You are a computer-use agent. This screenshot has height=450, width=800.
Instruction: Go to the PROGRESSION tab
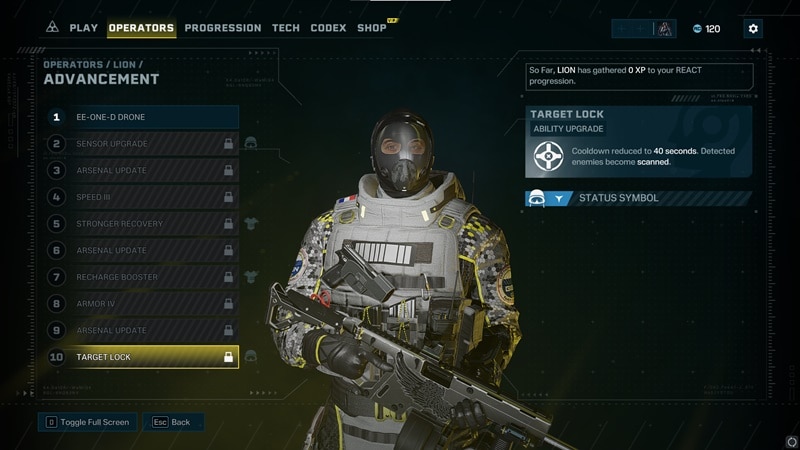tap(223, 28)
